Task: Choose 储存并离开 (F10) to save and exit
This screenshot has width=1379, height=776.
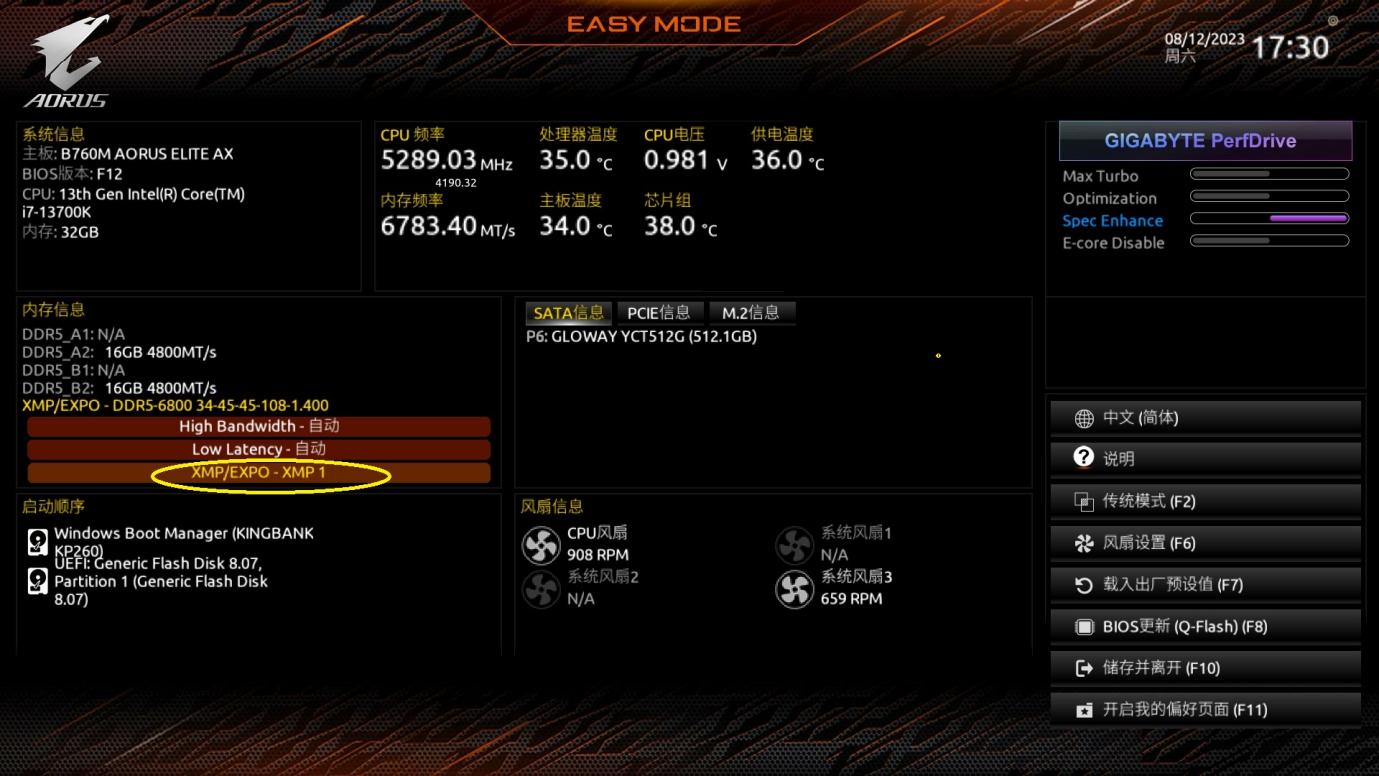Action: coord(1205,668)
